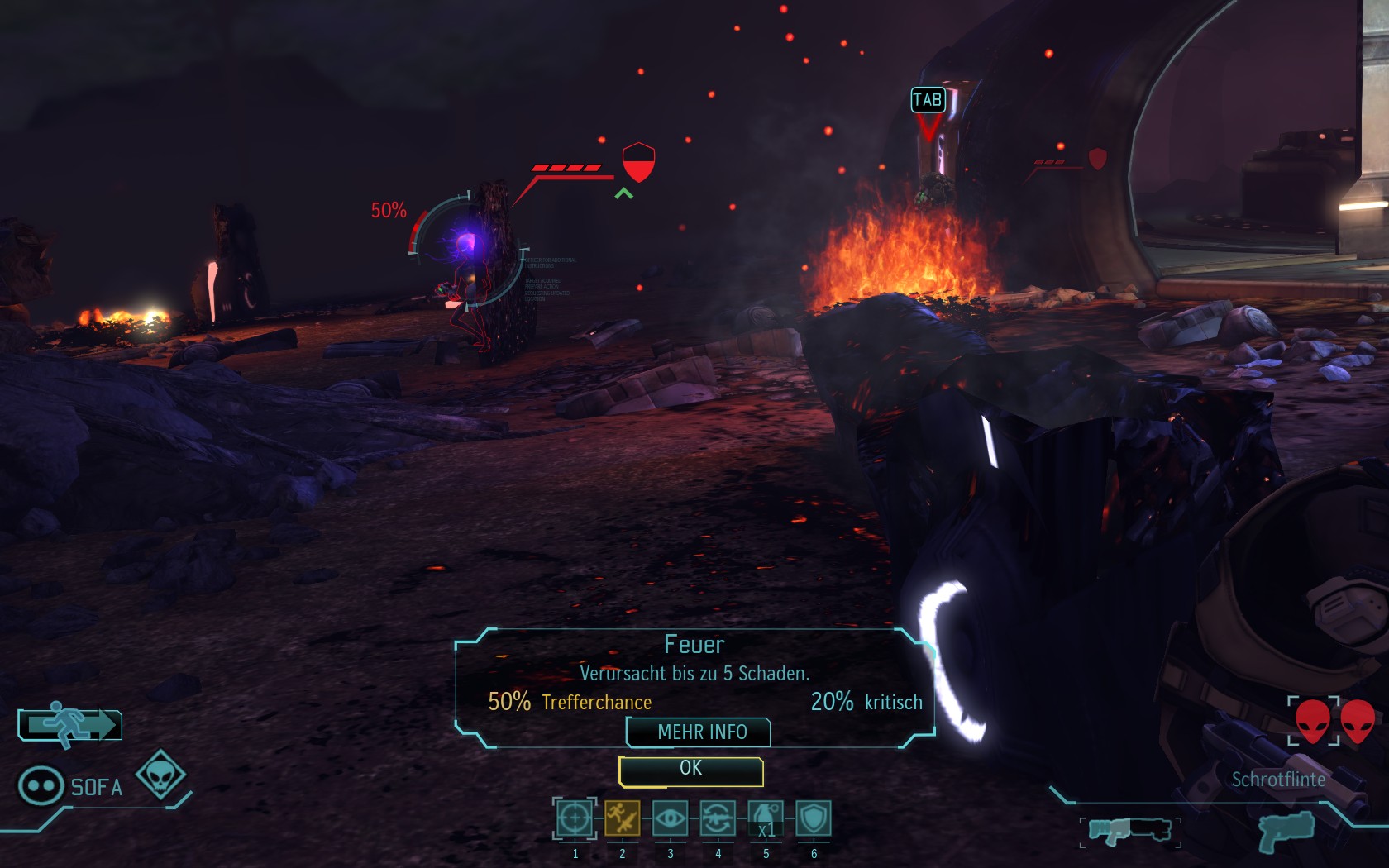Choose the Overwatch eye ability

(670, 818)
